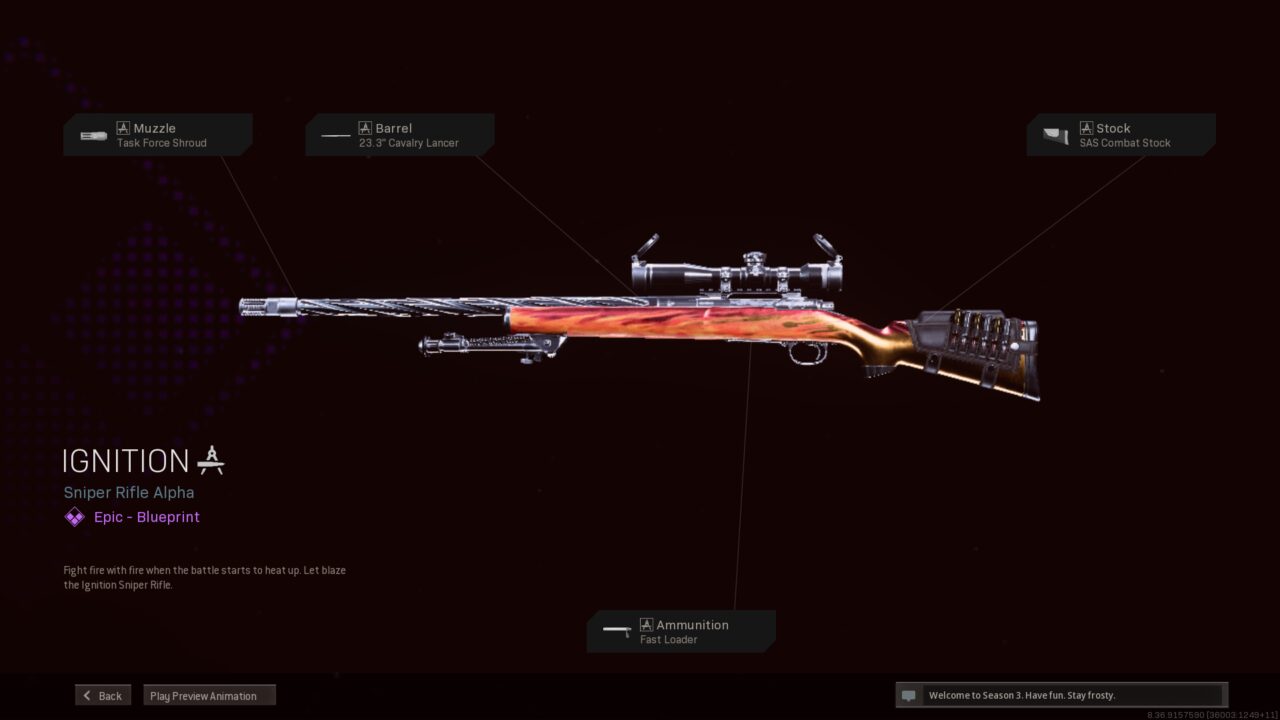
Task: View the Ammunition attachment Fast Loader
Action: (681, 632)
